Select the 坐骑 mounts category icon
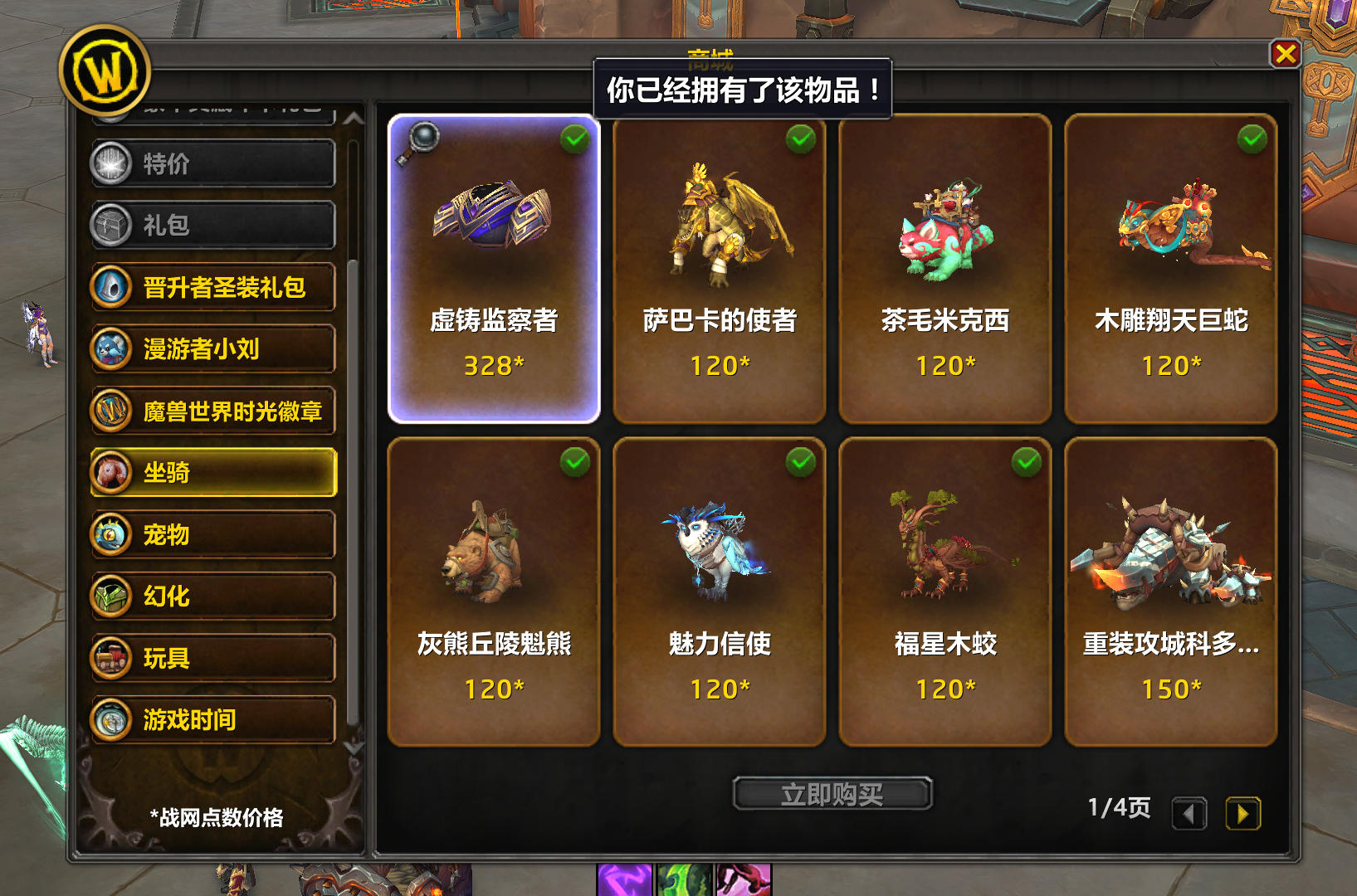The height and width of the screenshot is (896, 1357). tap(113, 473)
